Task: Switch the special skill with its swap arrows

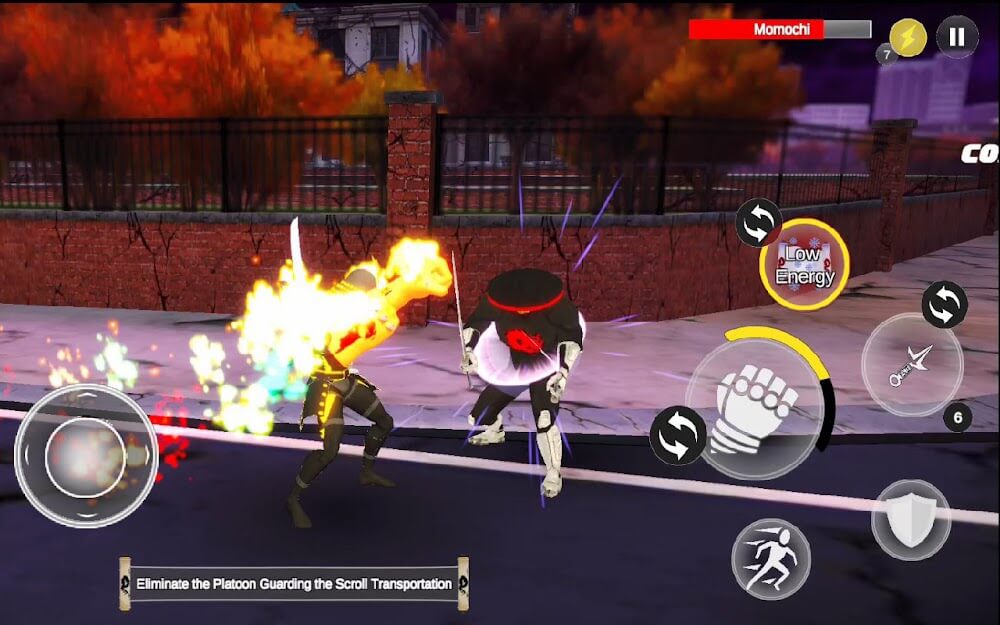Action: [759, 223]
